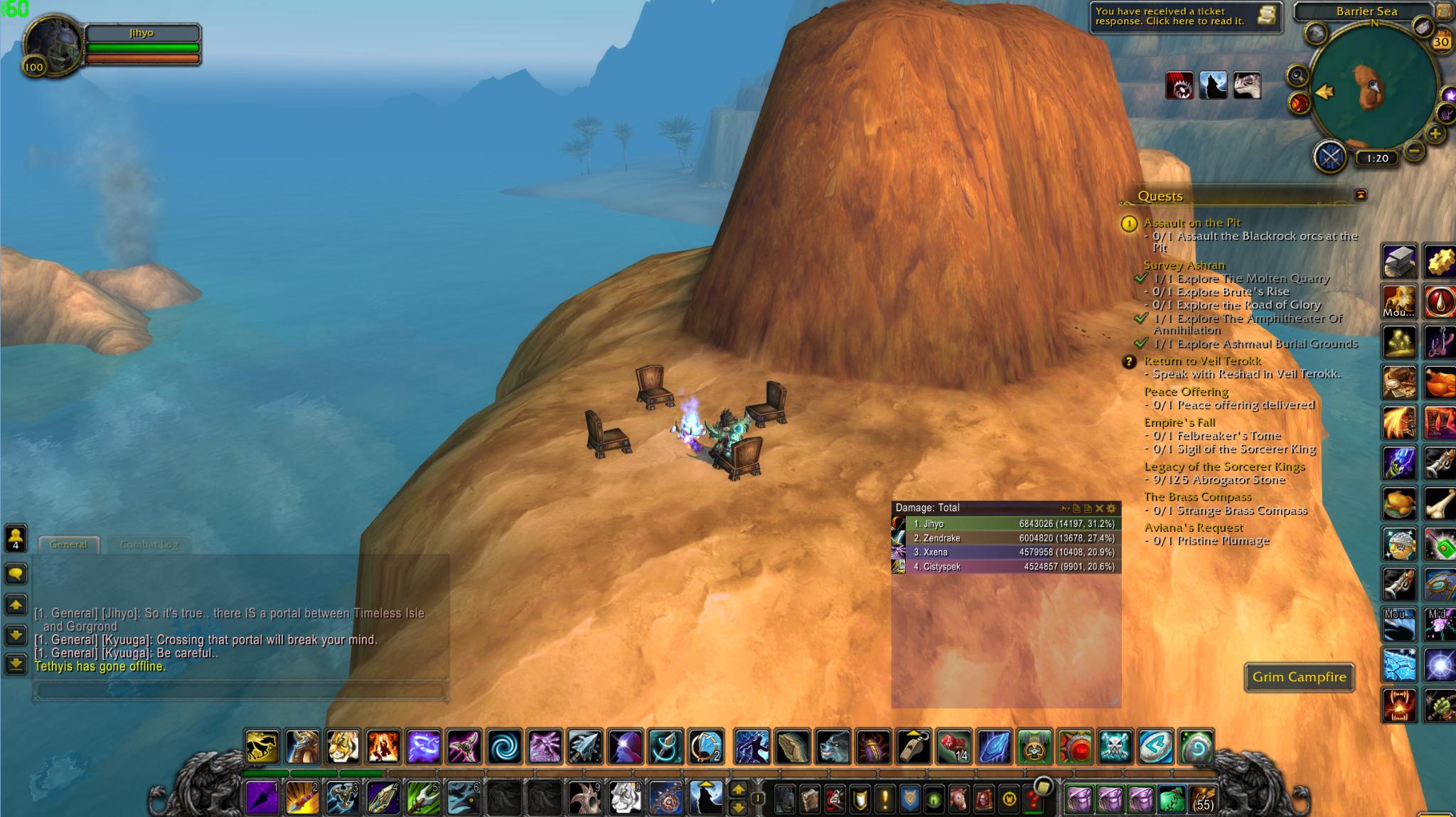Collapse the Quests objective tracker panel

click(x=1361, y=193)
